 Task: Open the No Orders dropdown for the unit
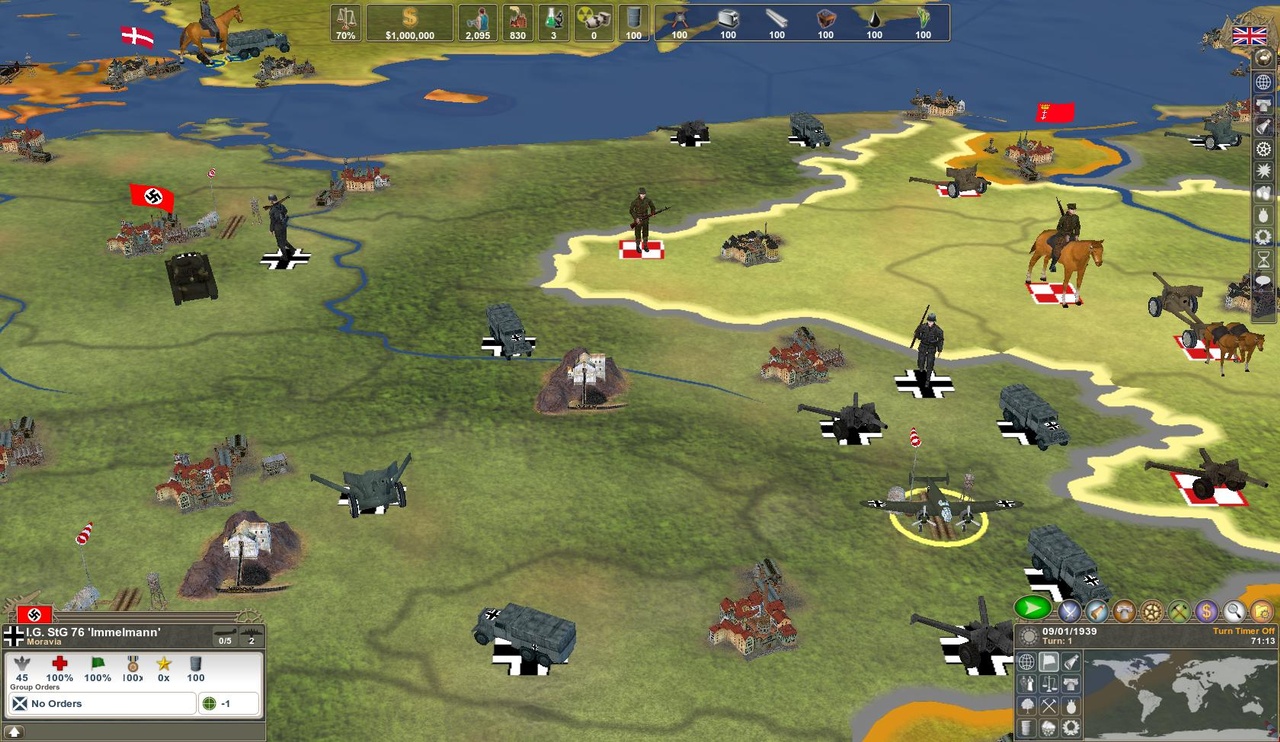(100, 703)
